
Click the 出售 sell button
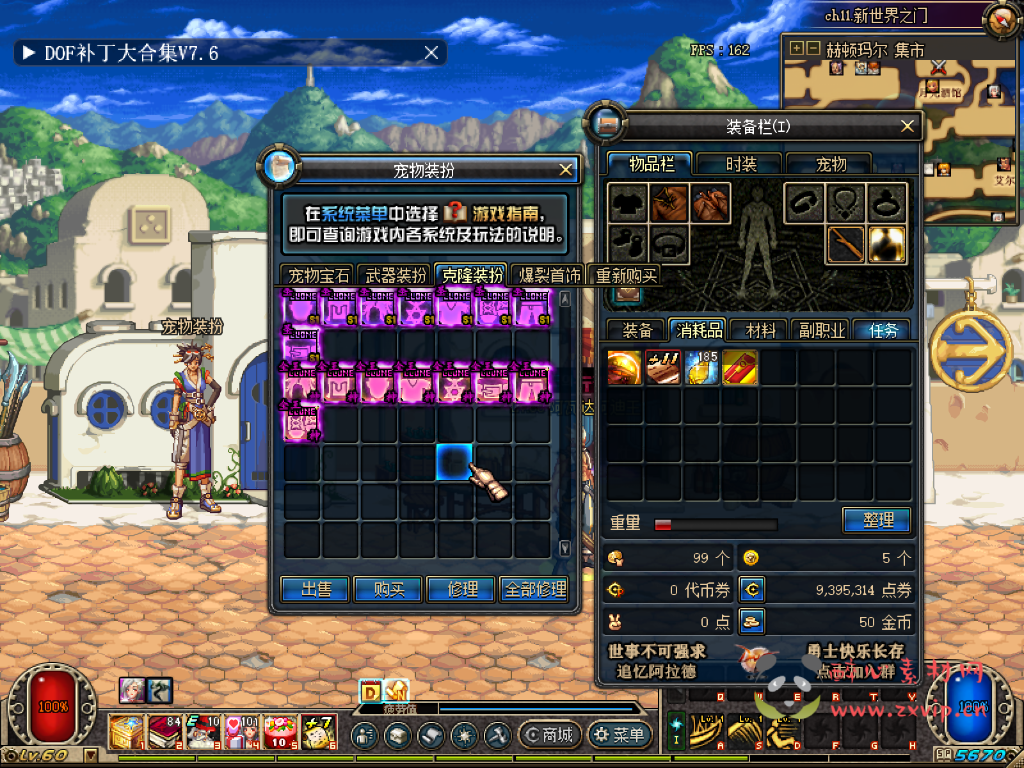tap(316, 589)
